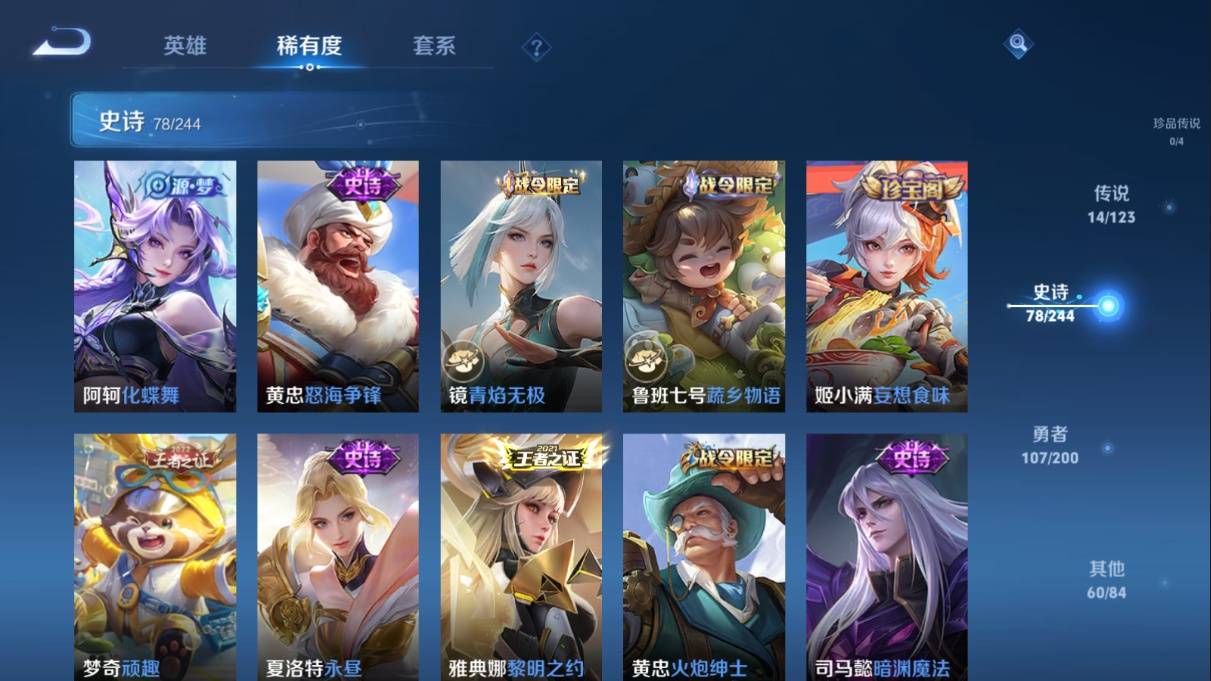This screenshot has width=1211, height=681.
Task: Click the magnifying glass search icon
Action: (x=1017, y=44)
